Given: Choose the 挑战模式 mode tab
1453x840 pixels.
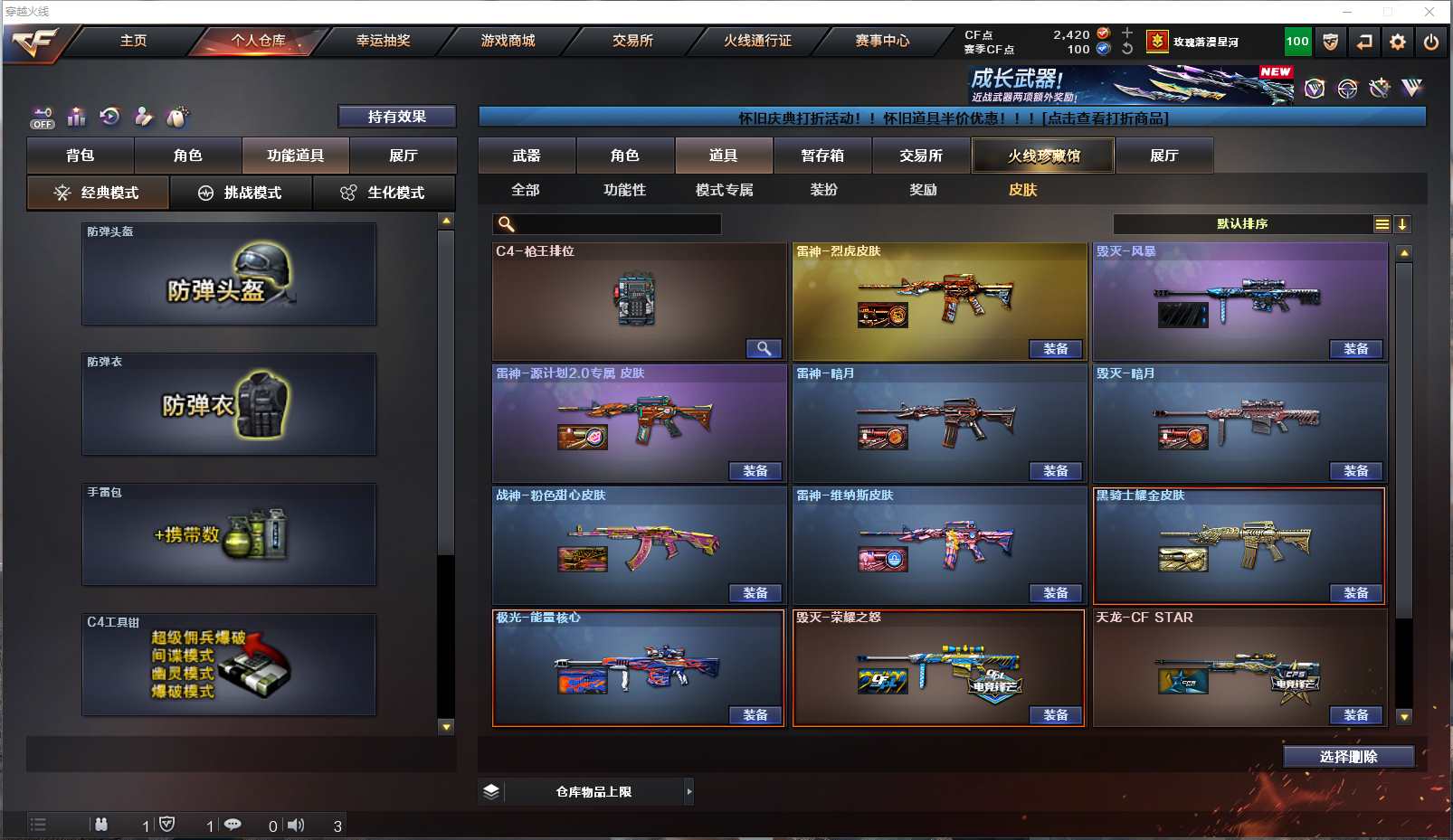Looking at the screenshot, I should (241, 193).
